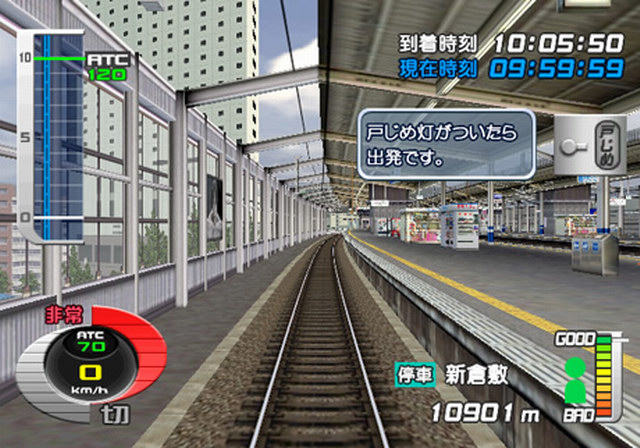Click the 戸じめ door-close lamp icon

tap(590, 144)
